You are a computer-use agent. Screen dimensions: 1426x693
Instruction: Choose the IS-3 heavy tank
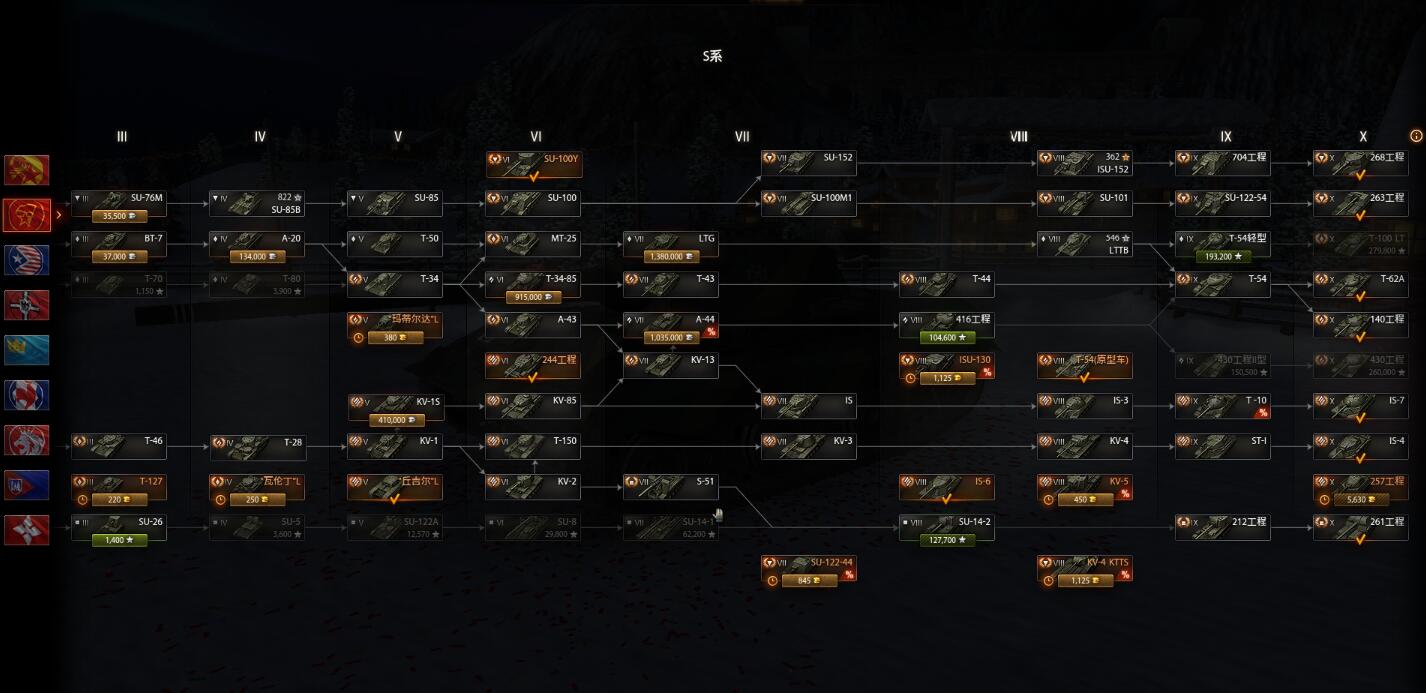1084,402
